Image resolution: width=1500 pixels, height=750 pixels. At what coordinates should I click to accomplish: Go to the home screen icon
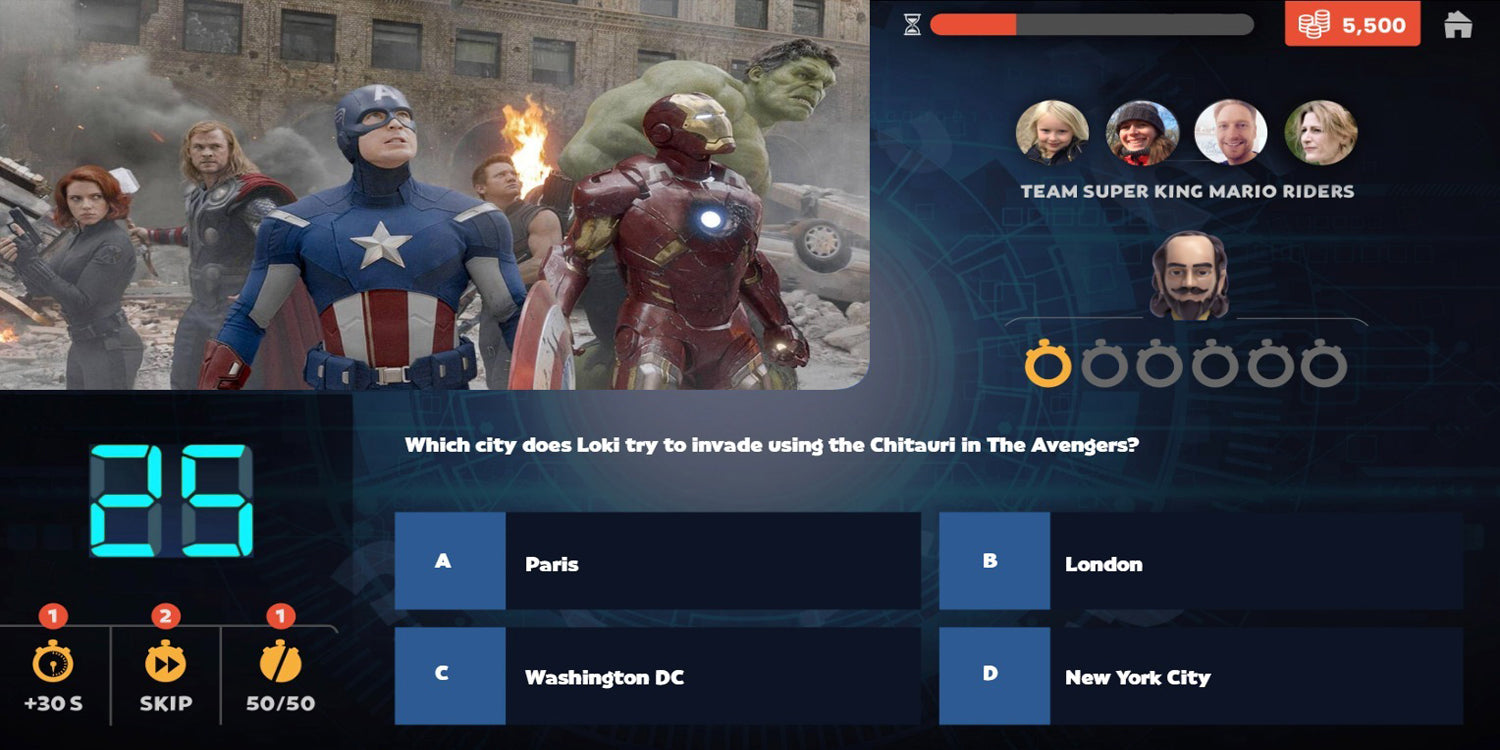1458,25
